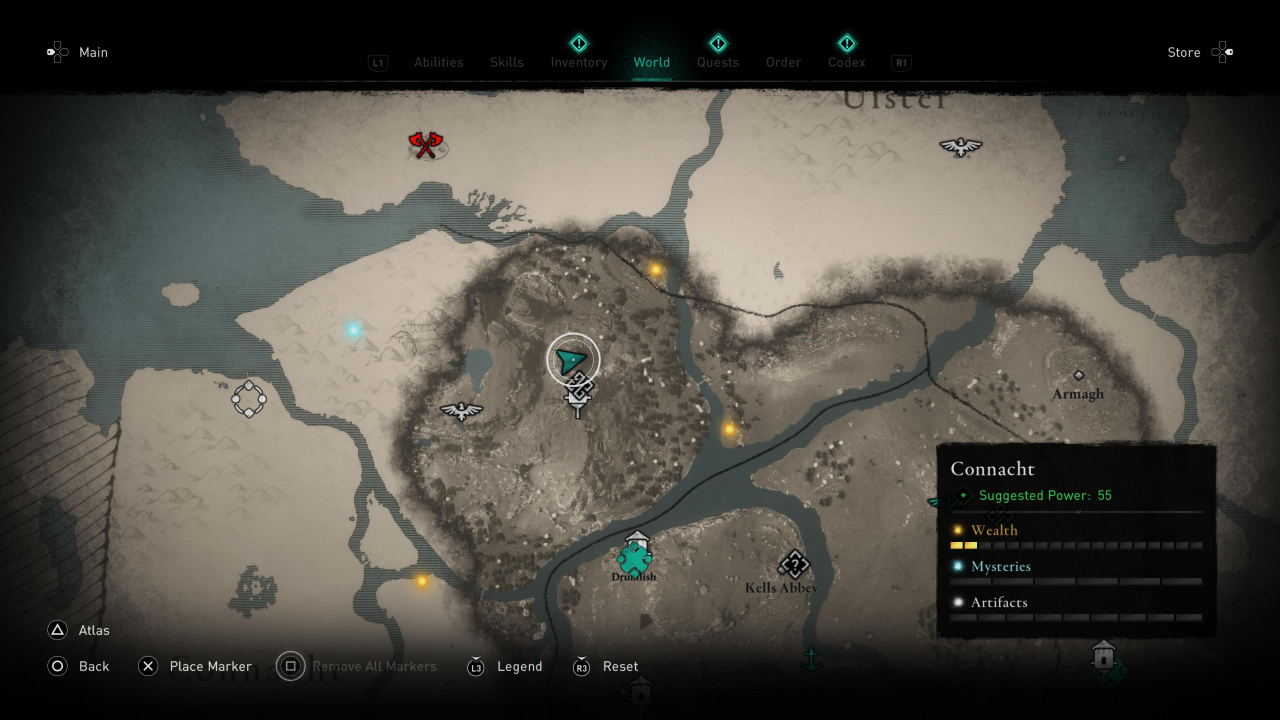Open the Quests tab

[718, 62]
